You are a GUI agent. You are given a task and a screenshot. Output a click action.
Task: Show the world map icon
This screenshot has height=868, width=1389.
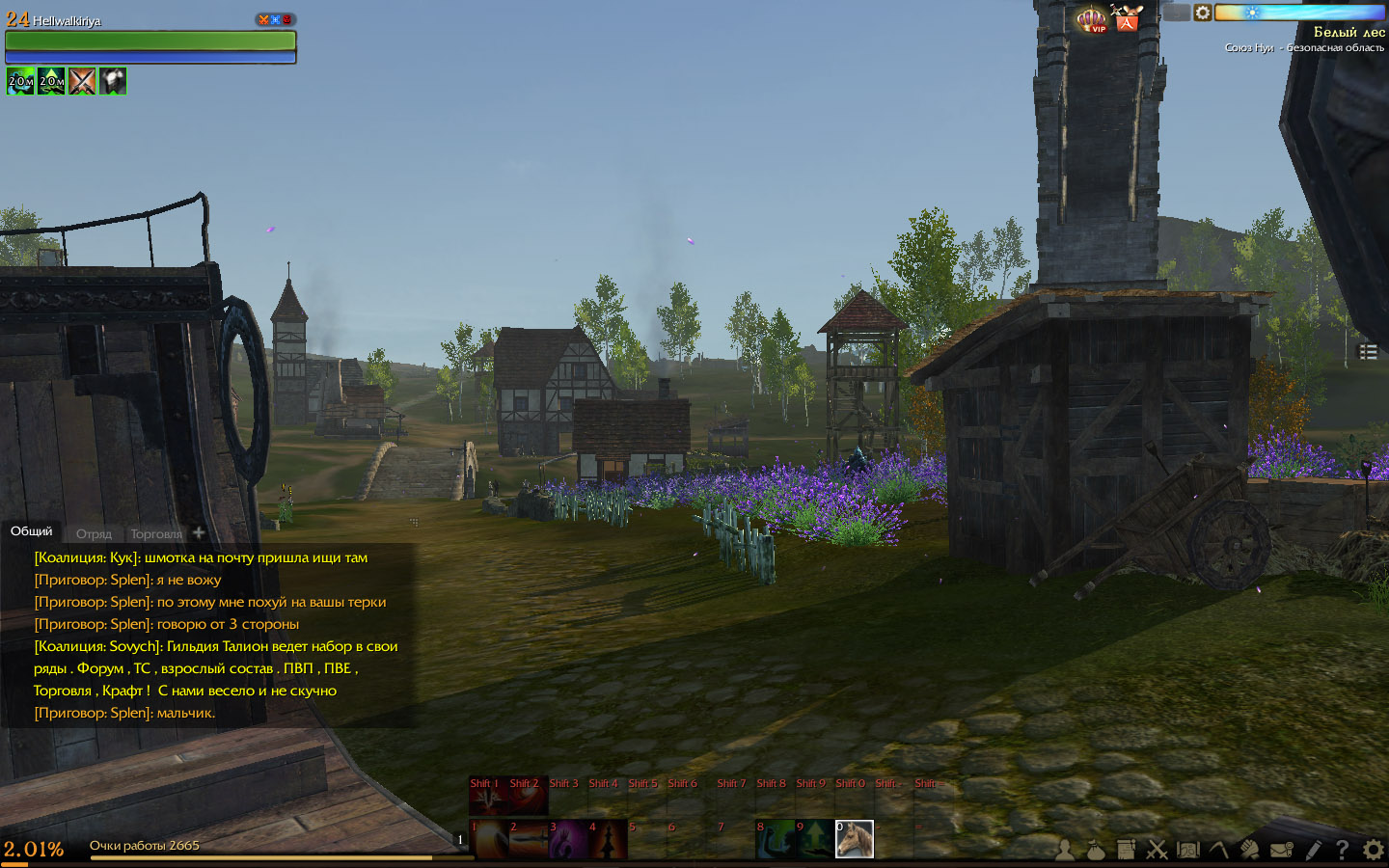tap(1187, 850)
